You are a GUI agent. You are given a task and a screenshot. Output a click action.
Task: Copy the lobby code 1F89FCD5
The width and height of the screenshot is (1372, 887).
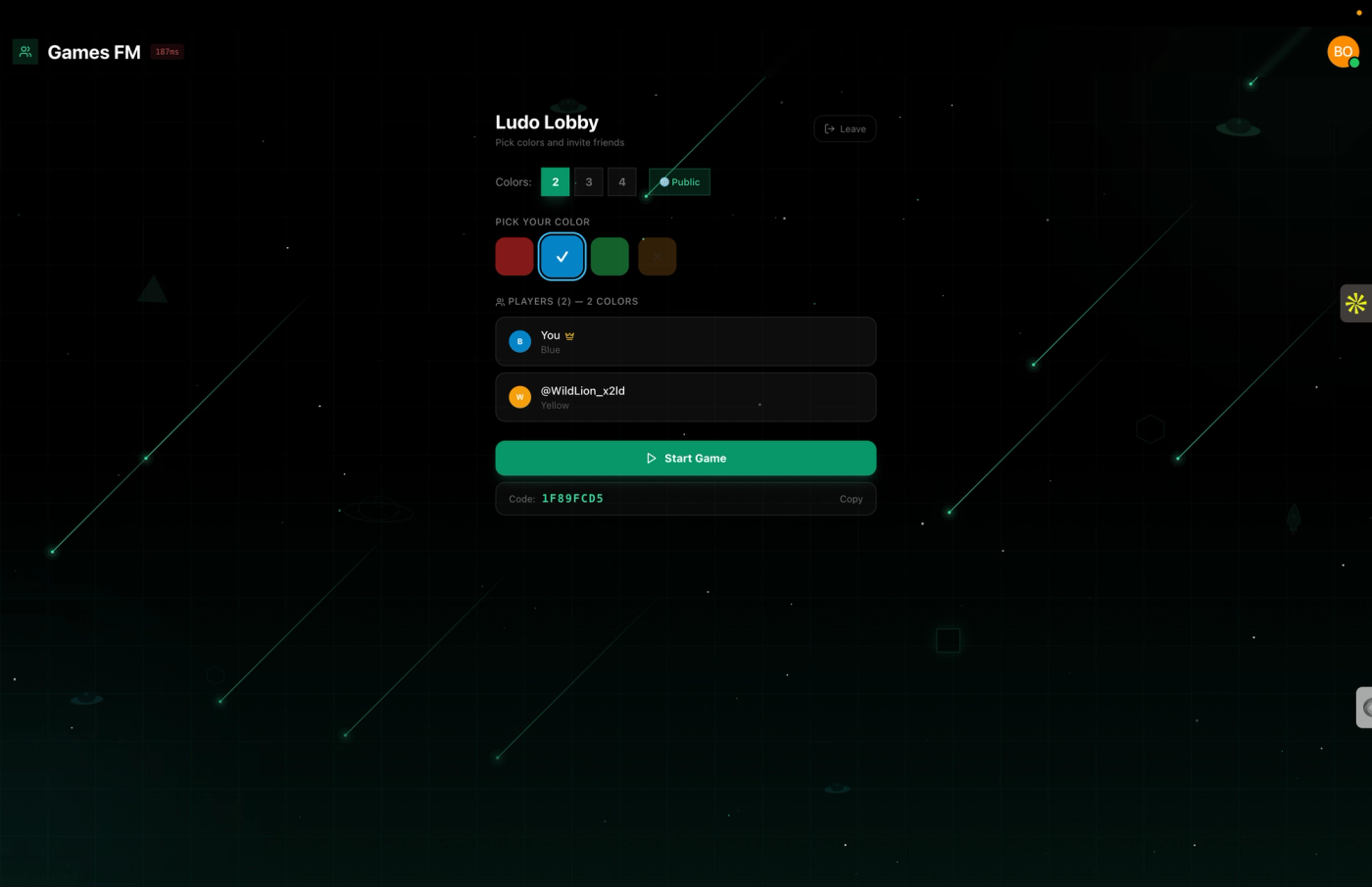click(x=850, y=499)
